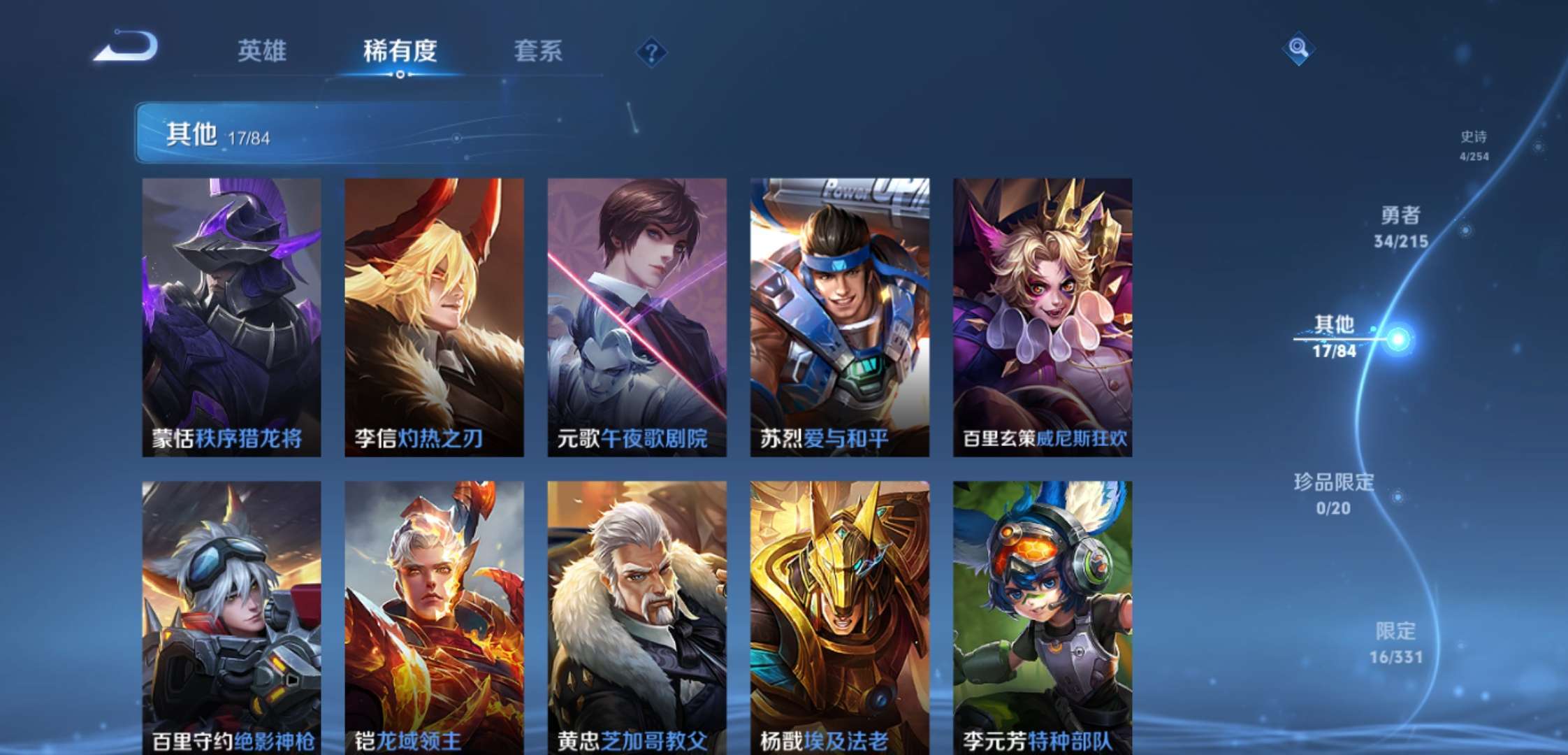
Task: Choose the 苏烈 爱与和平 skin card
Action: click(839, 317)
